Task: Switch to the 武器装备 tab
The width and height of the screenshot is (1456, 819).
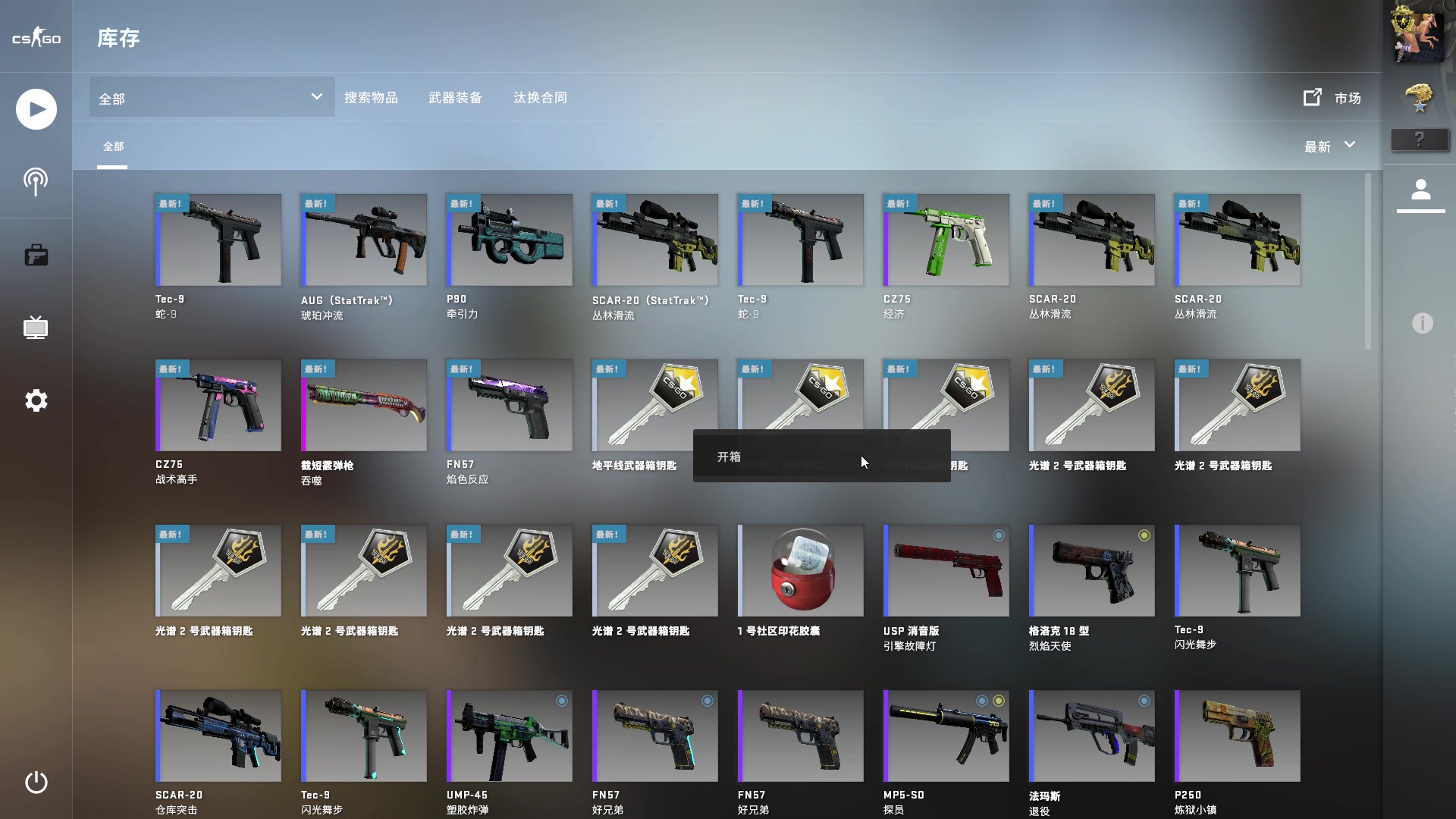Action: 455,97
